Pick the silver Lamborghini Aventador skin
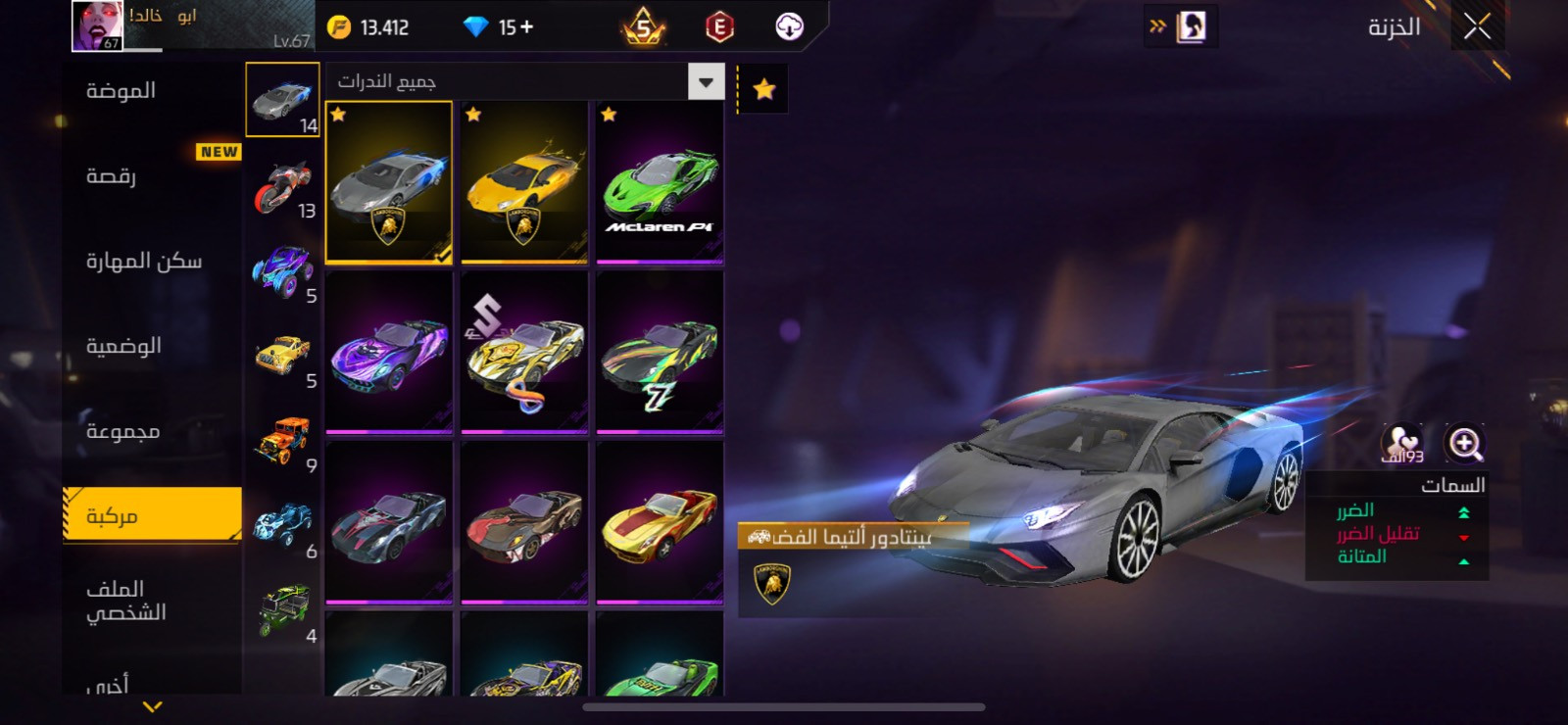Viewport: 1568px width, 725px height. [x=389, y=182]
